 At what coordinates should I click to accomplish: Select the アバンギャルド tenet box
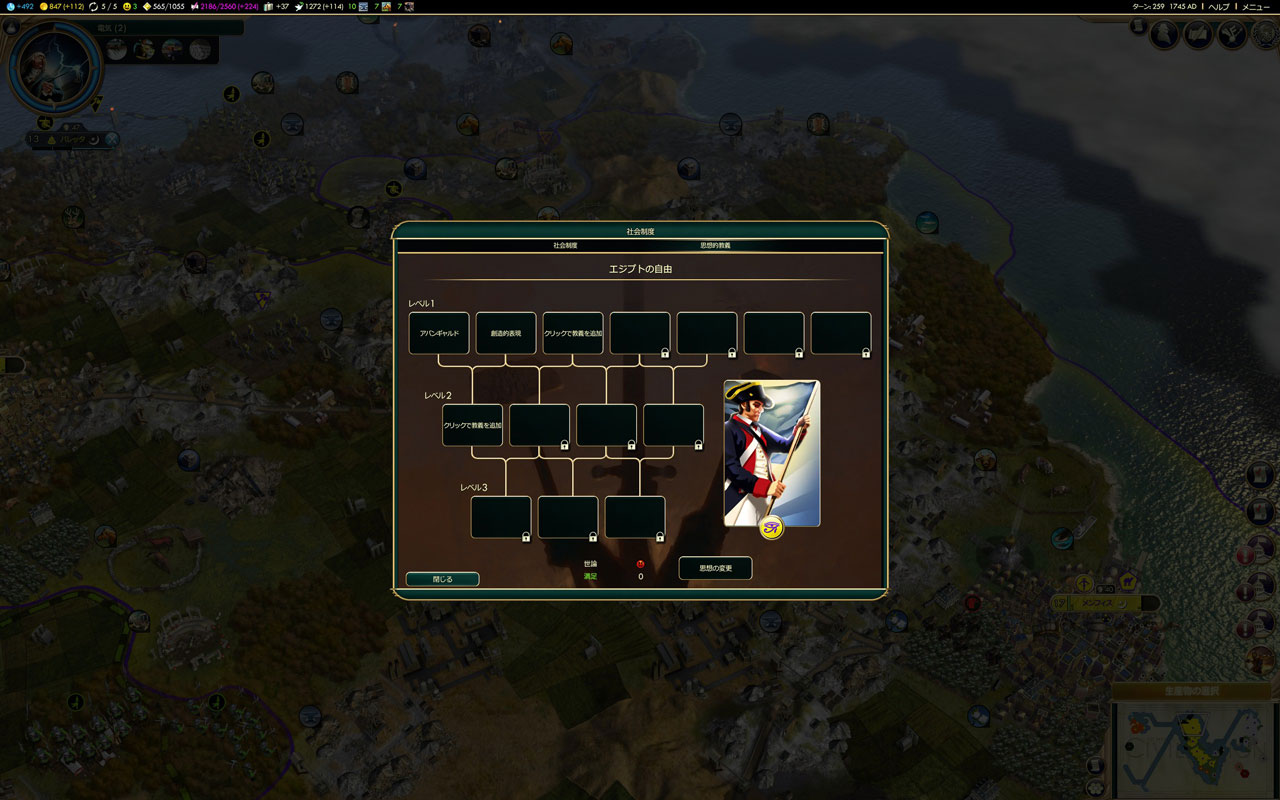[439, 333]
